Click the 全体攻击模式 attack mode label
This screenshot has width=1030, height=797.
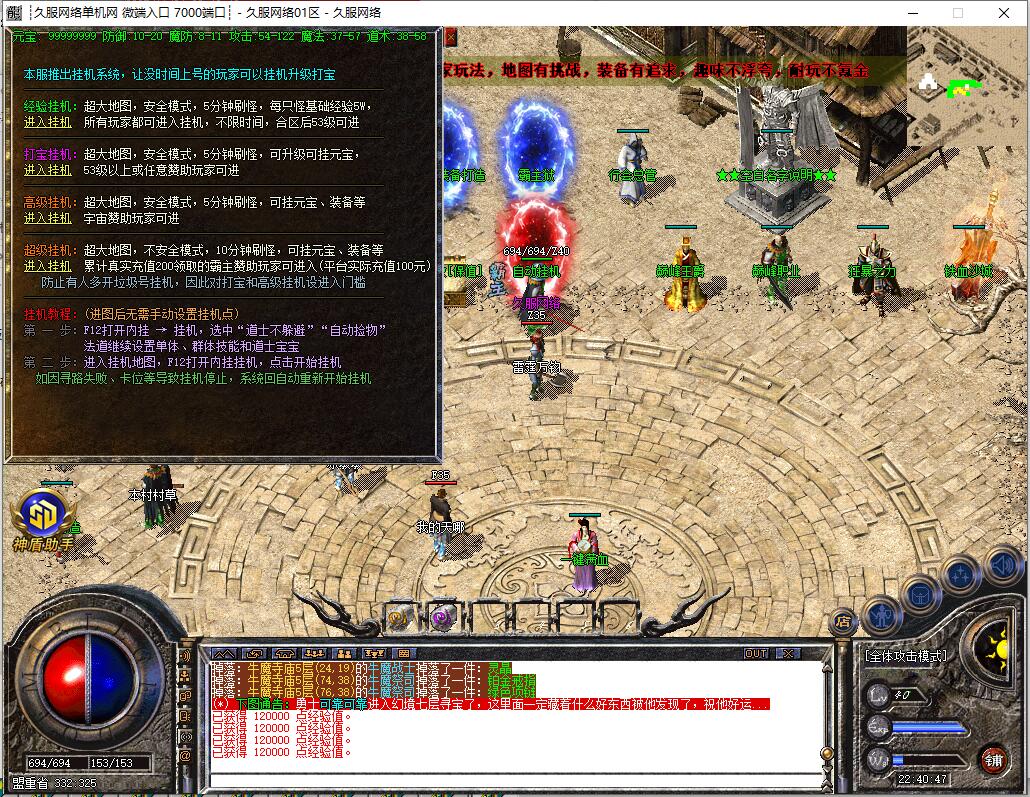pyautogui.click(x=905, y=656)
